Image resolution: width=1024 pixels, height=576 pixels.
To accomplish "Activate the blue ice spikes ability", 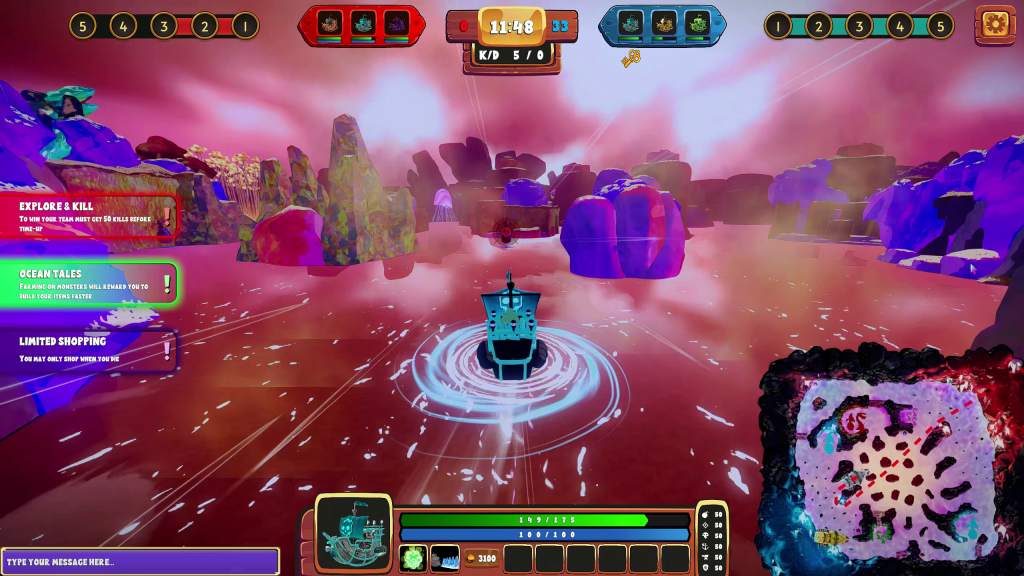I will (x=445, y=558).
